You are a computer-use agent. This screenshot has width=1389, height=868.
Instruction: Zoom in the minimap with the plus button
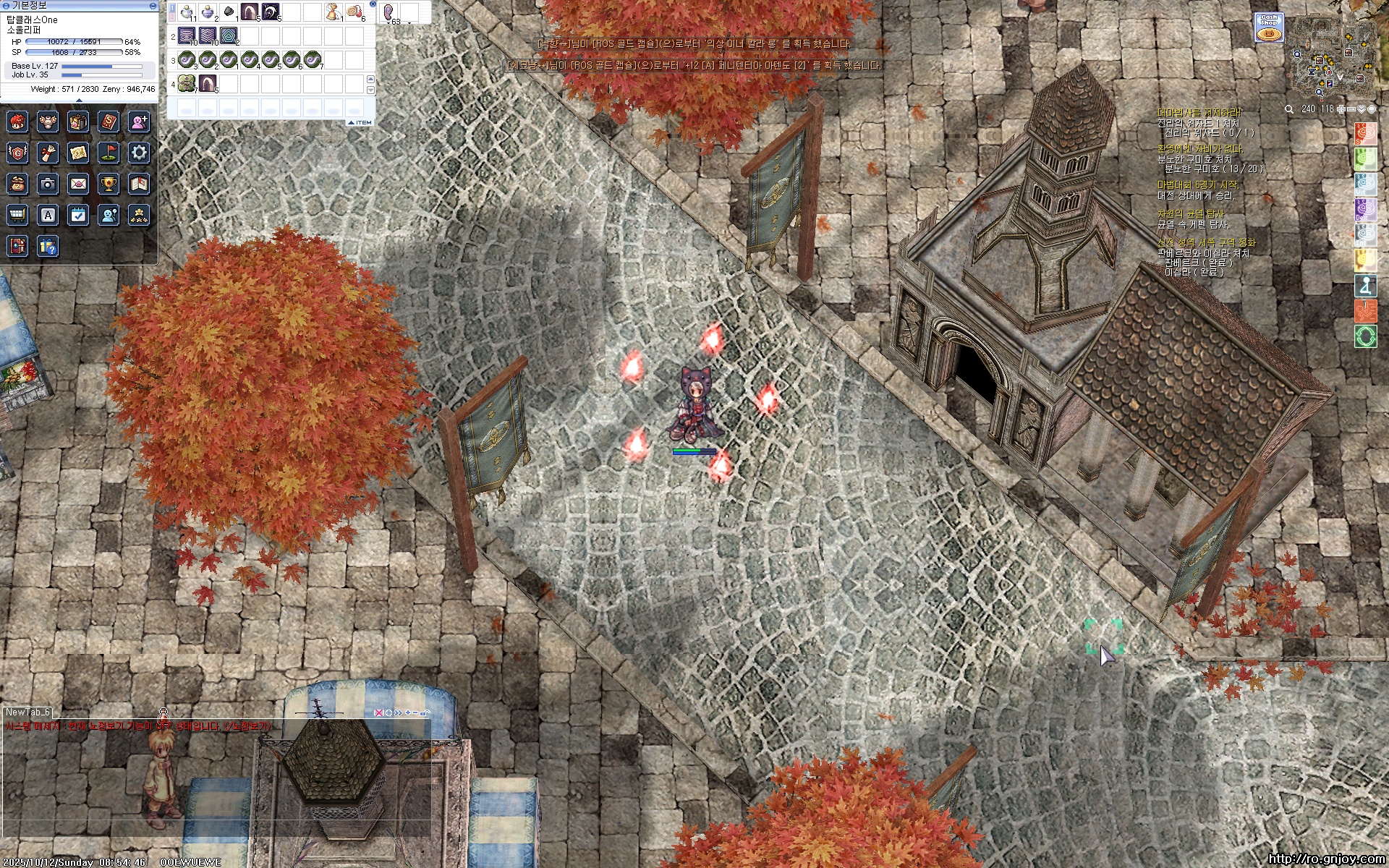1341,109
